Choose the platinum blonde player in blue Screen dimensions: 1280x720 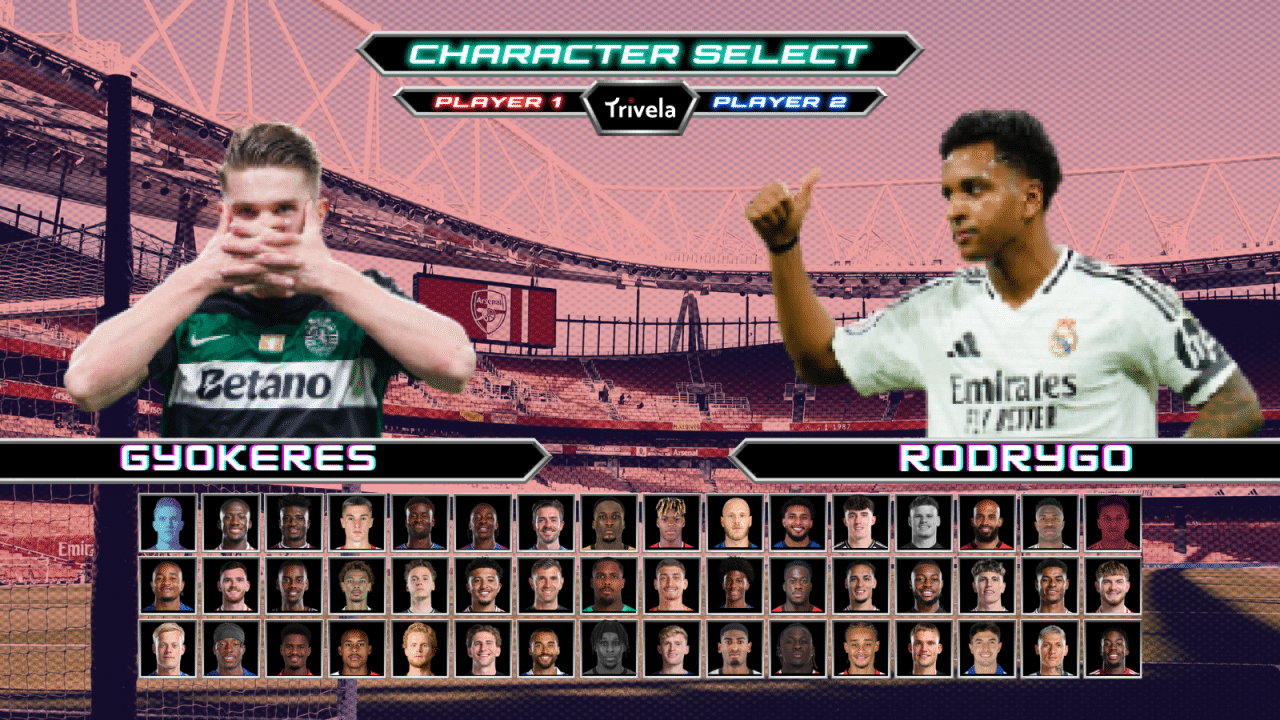tap(168, 648)
